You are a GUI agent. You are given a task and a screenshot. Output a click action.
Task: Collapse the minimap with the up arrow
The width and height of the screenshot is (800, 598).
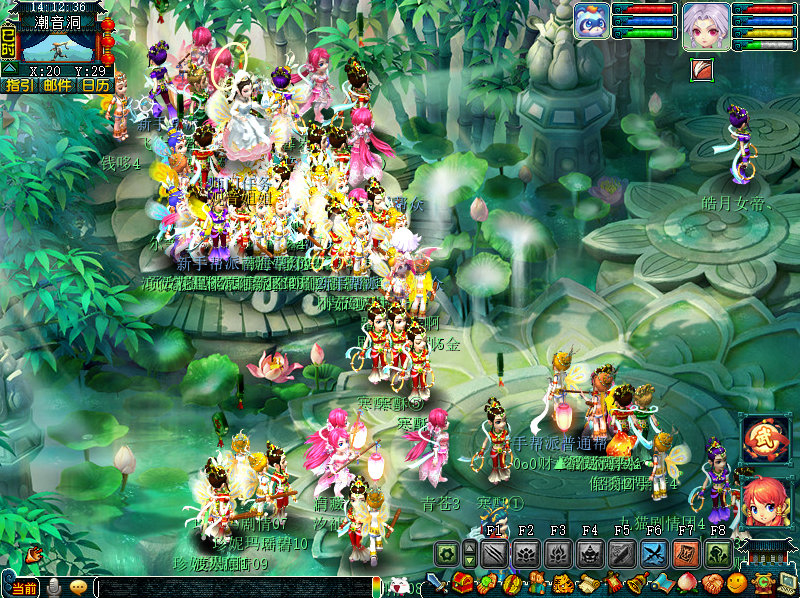pyautogui.click(x=9, y=68)
